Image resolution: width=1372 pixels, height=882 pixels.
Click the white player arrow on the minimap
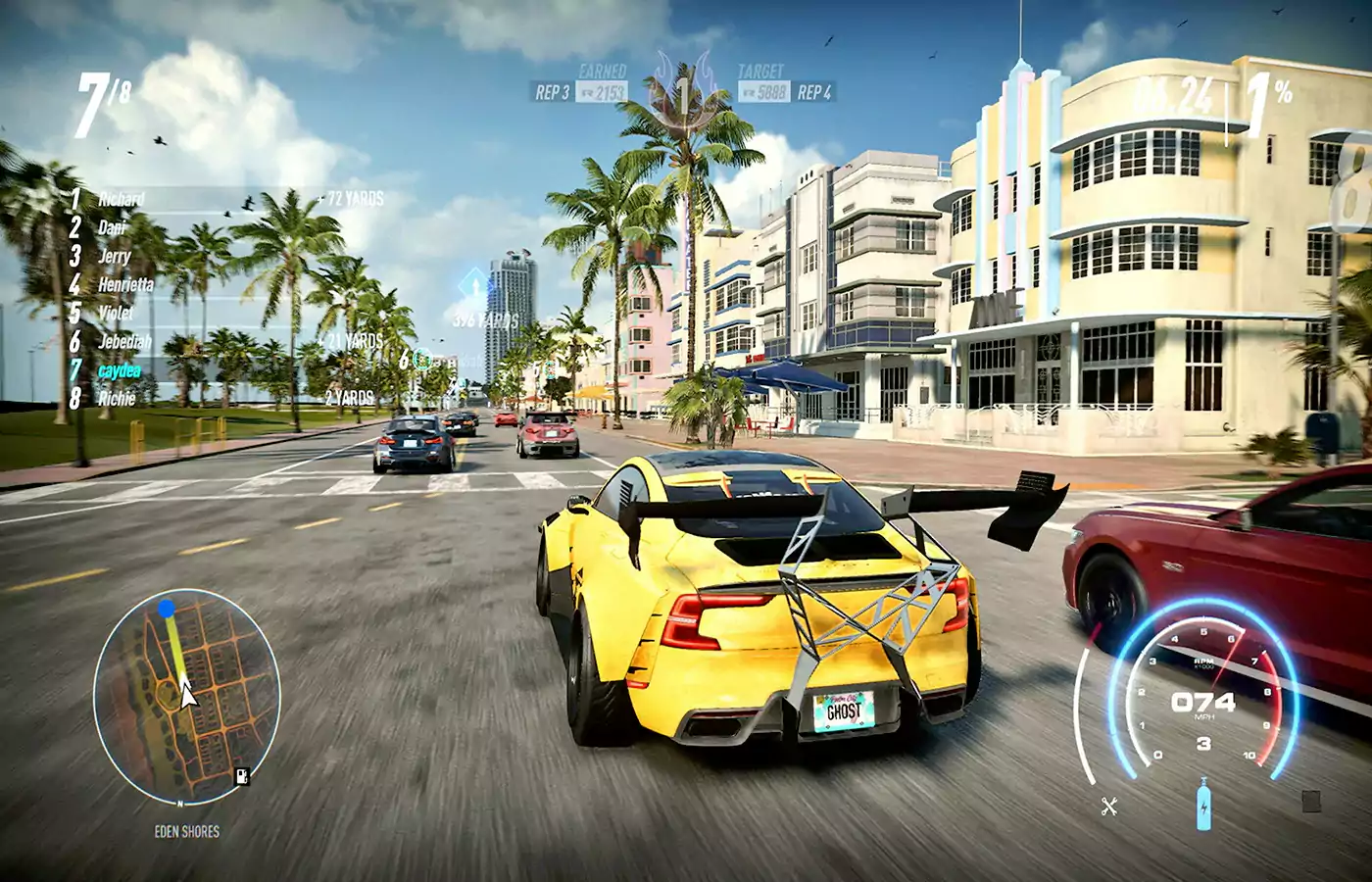click(187, 695)
